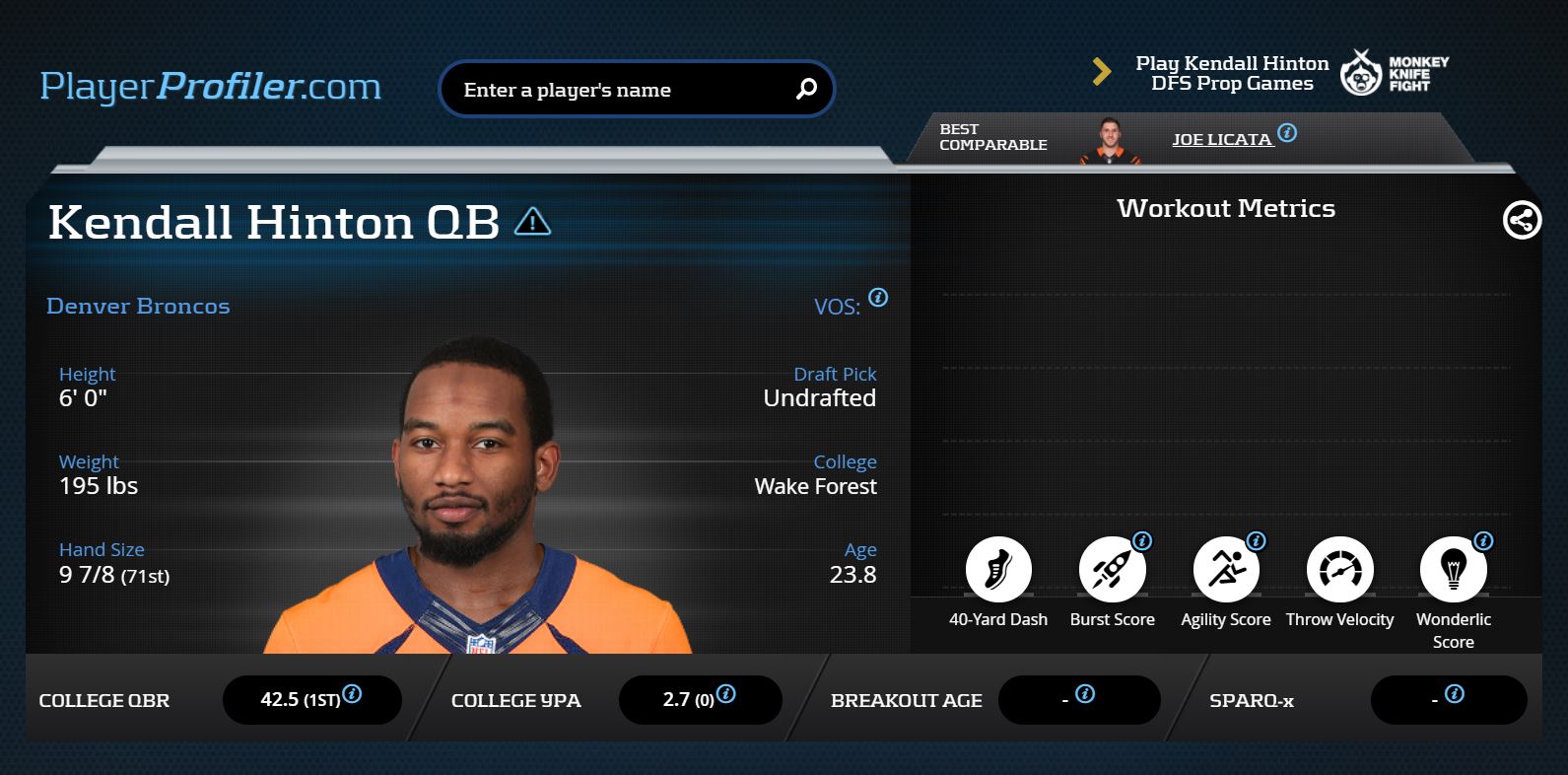Image resolution: width=1568 pixels, height=775 pixels.
Task: Open the College YPA info icon
Action: [725, 694]
